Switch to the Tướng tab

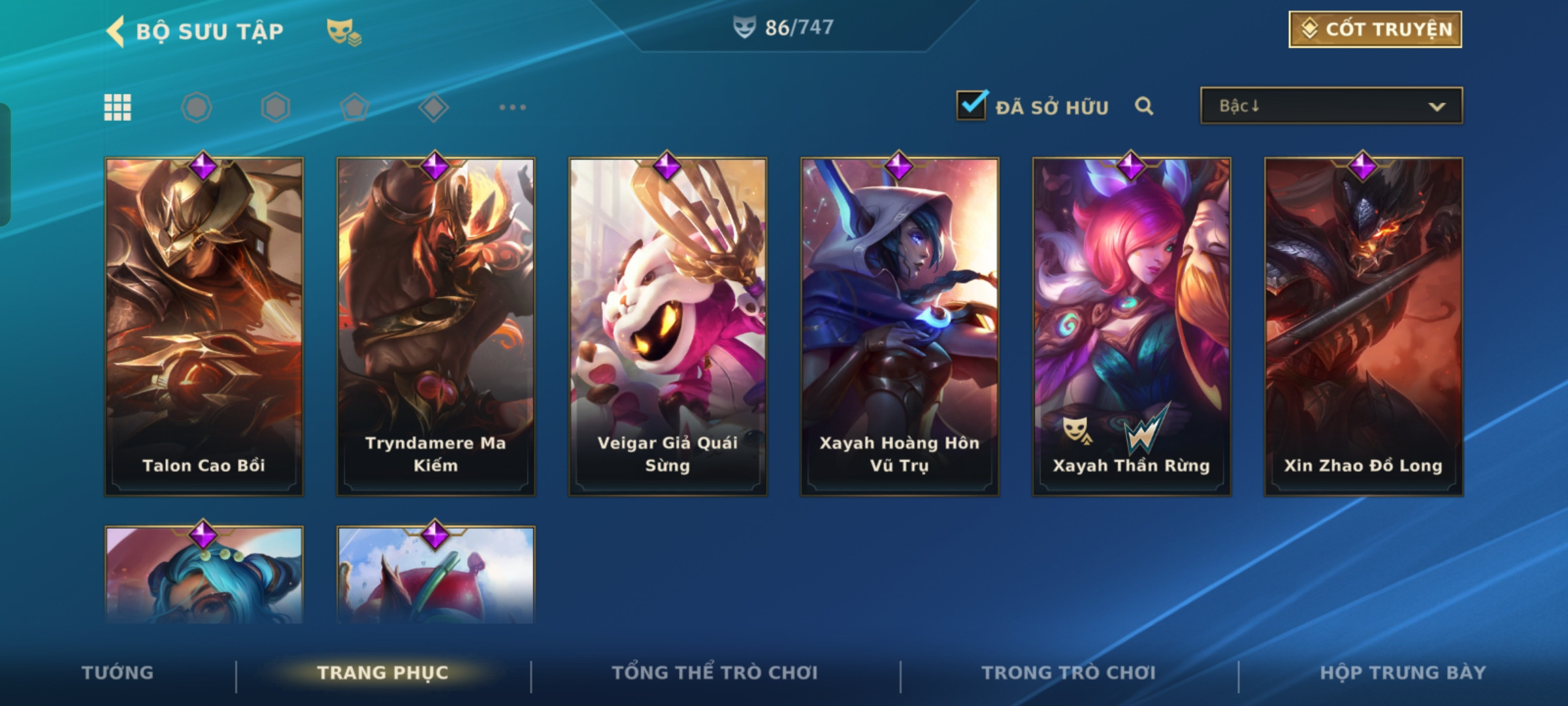pyautogui.click(x=118, y=673)
